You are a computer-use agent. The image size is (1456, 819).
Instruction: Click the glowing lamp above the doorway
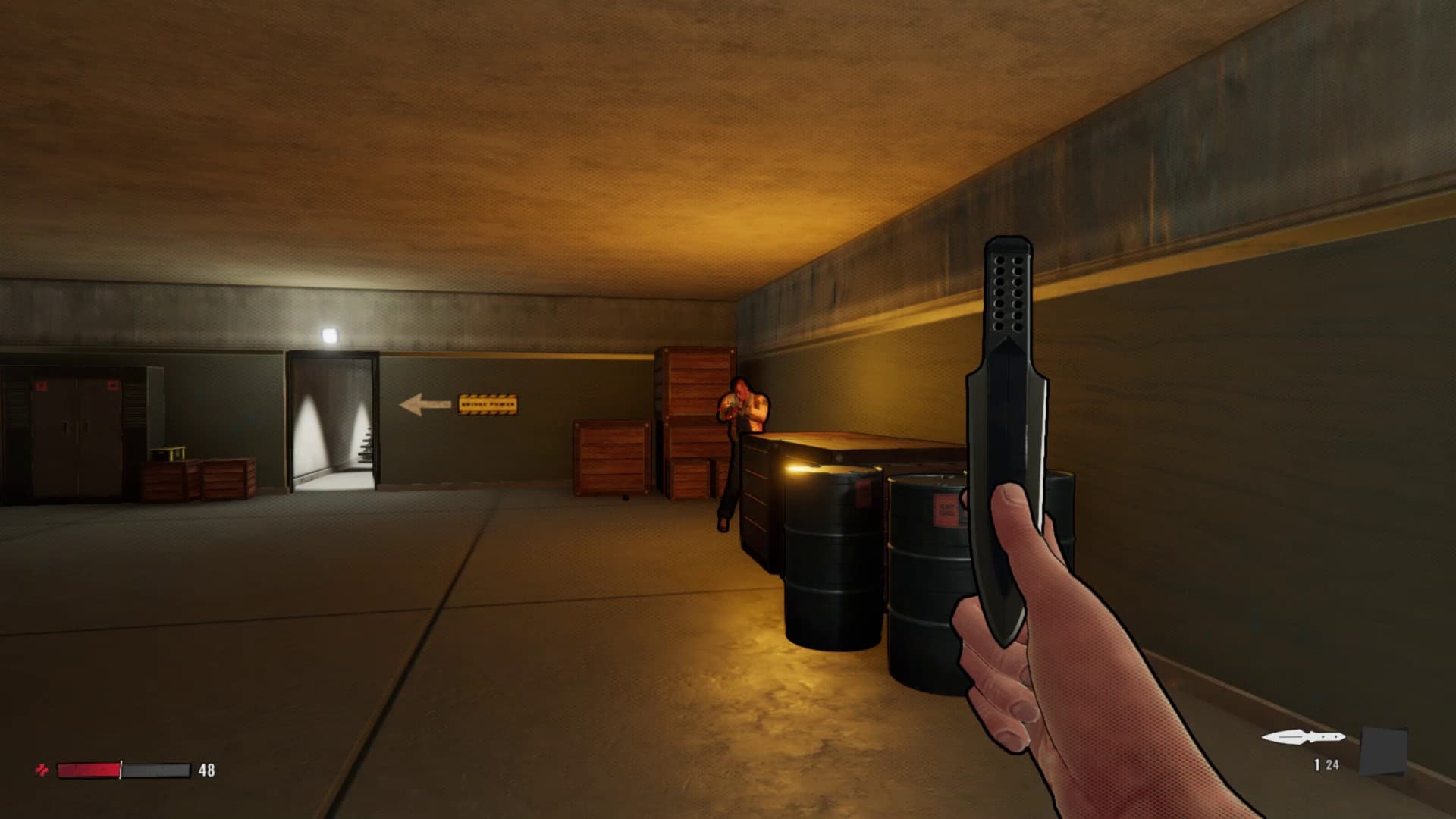tap(329, 334)
